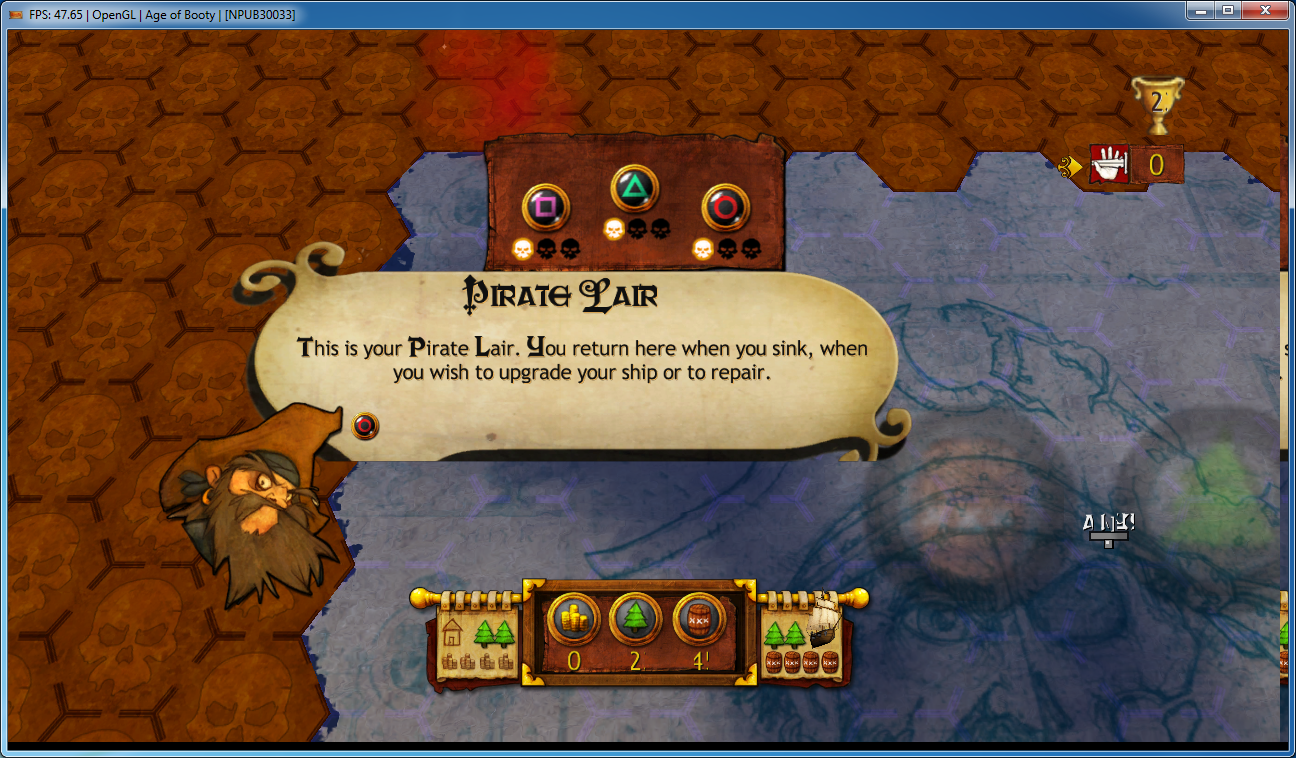This screenshot has width=1296, height=758.
Task: Click the gold trophy cup icon
Action: [1157, 104]
